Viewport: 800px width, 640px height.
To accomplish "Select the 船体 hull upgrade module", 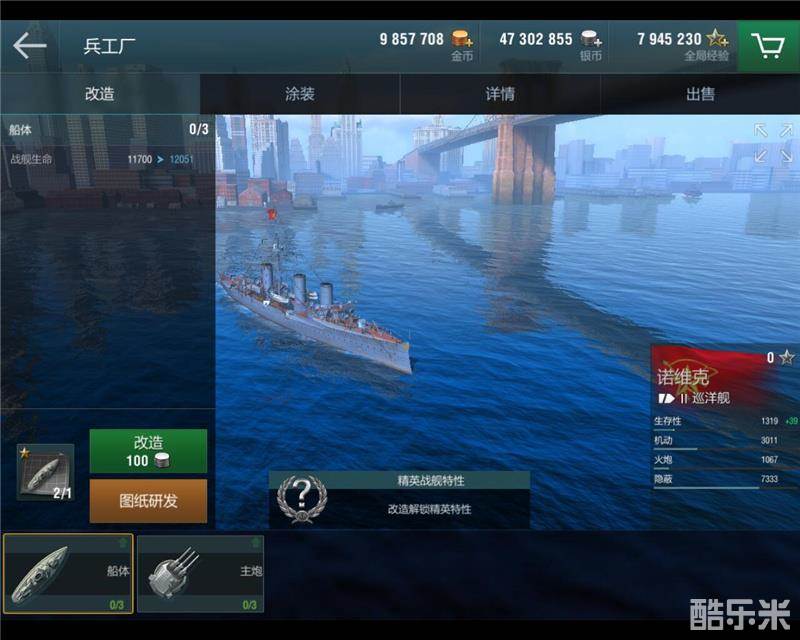I will (68, 573).
